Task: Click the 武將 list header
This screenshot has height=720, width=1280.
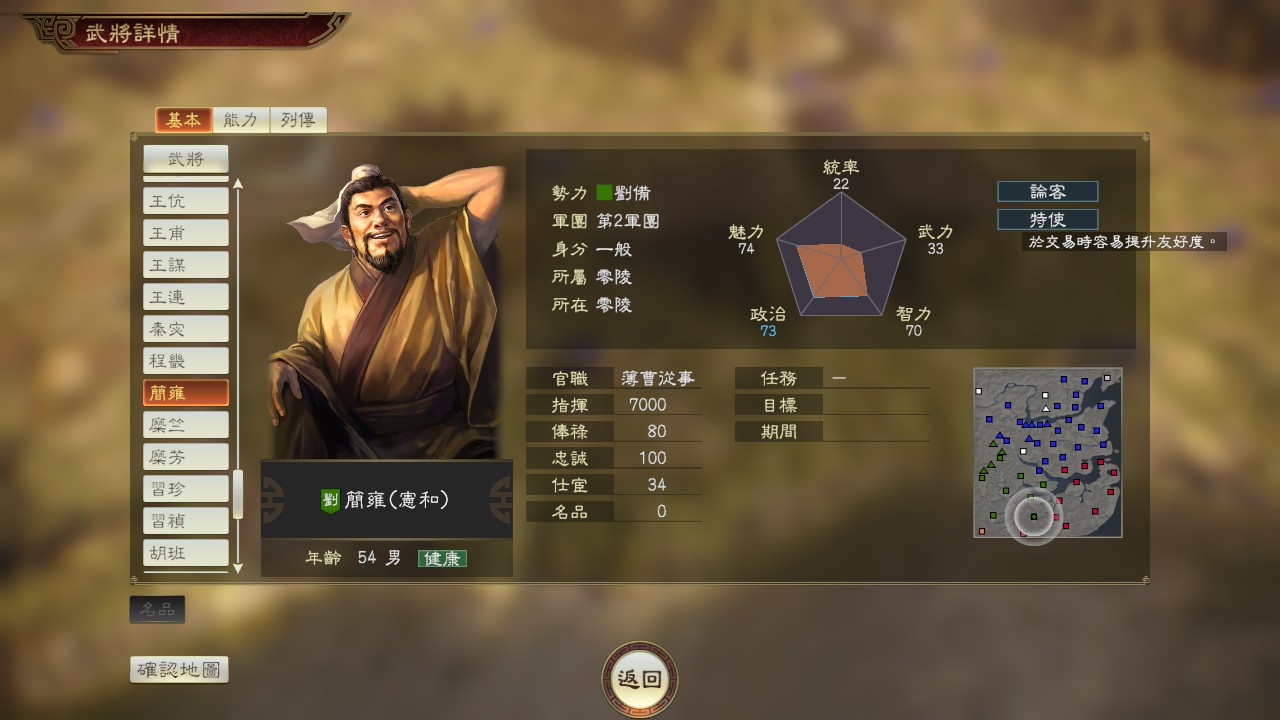Action: click(x=184, y=158)
